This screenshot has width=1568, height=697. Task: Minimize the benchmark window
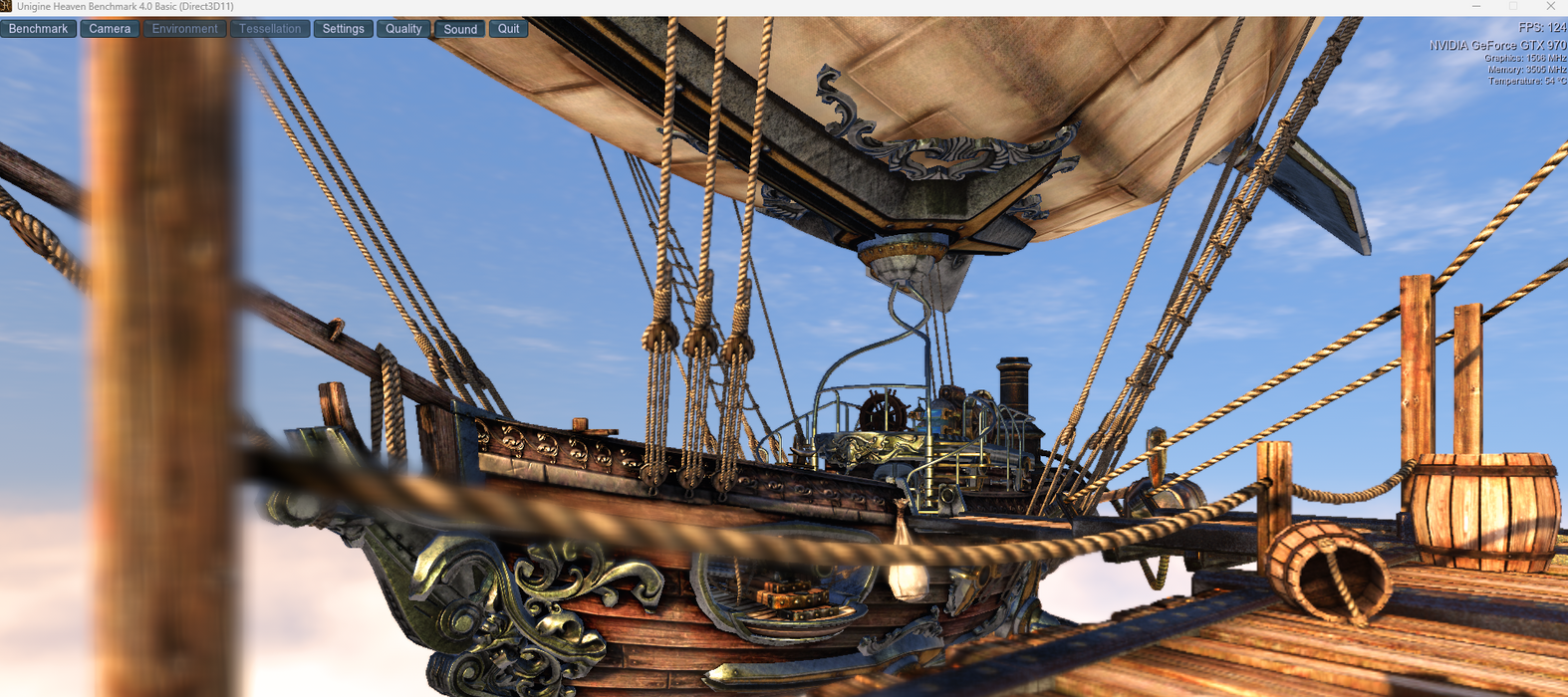(1476, 7)
